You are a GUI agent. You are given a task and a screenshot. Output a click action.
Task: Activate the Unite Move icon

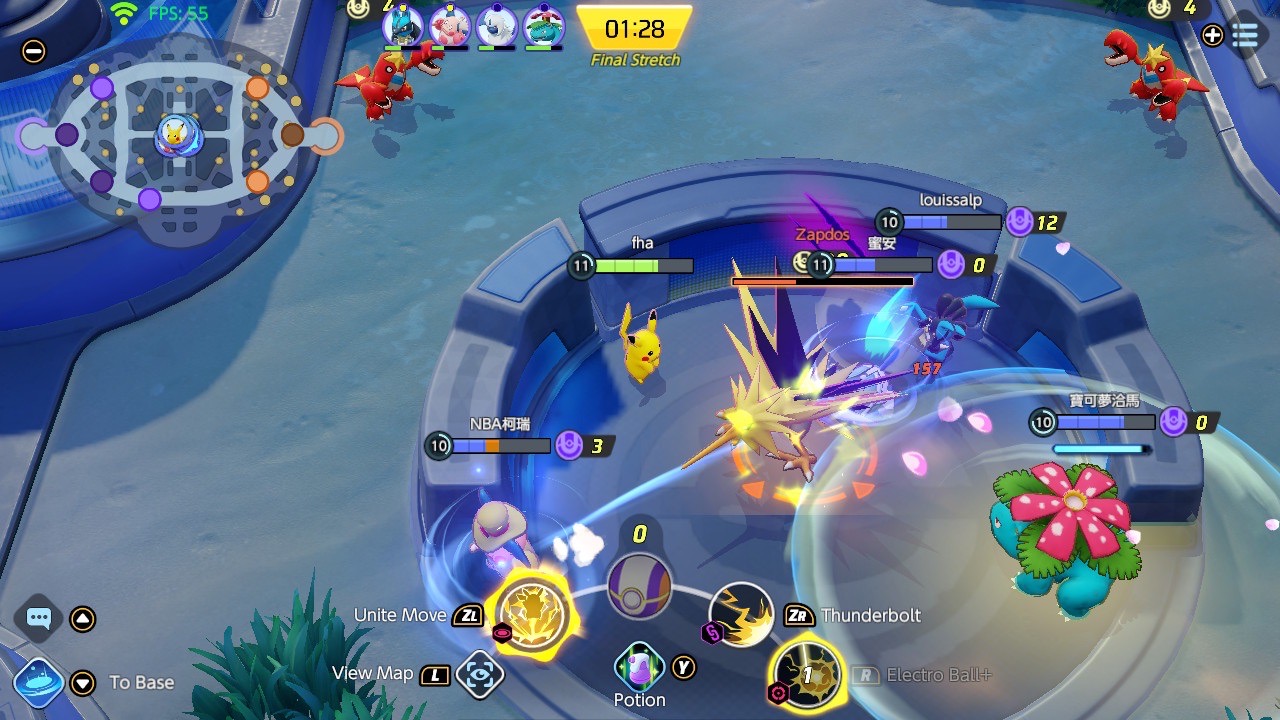533,612
